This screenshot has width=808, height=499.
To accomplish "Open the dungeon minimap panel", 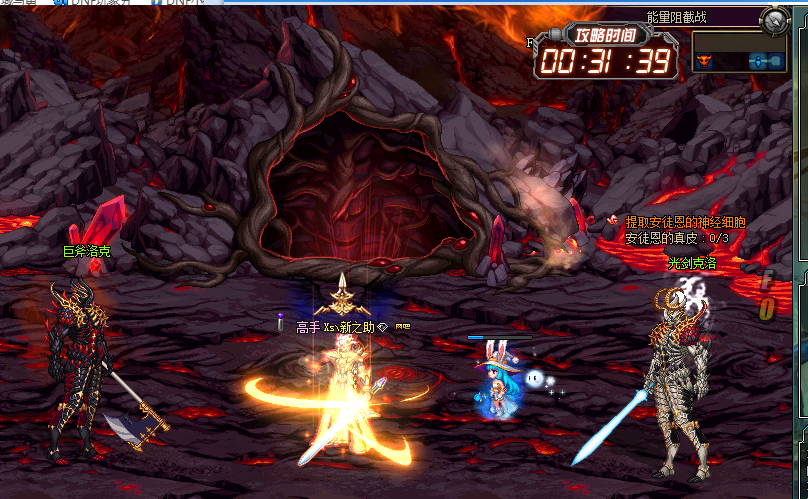I will tap(738, 52).
